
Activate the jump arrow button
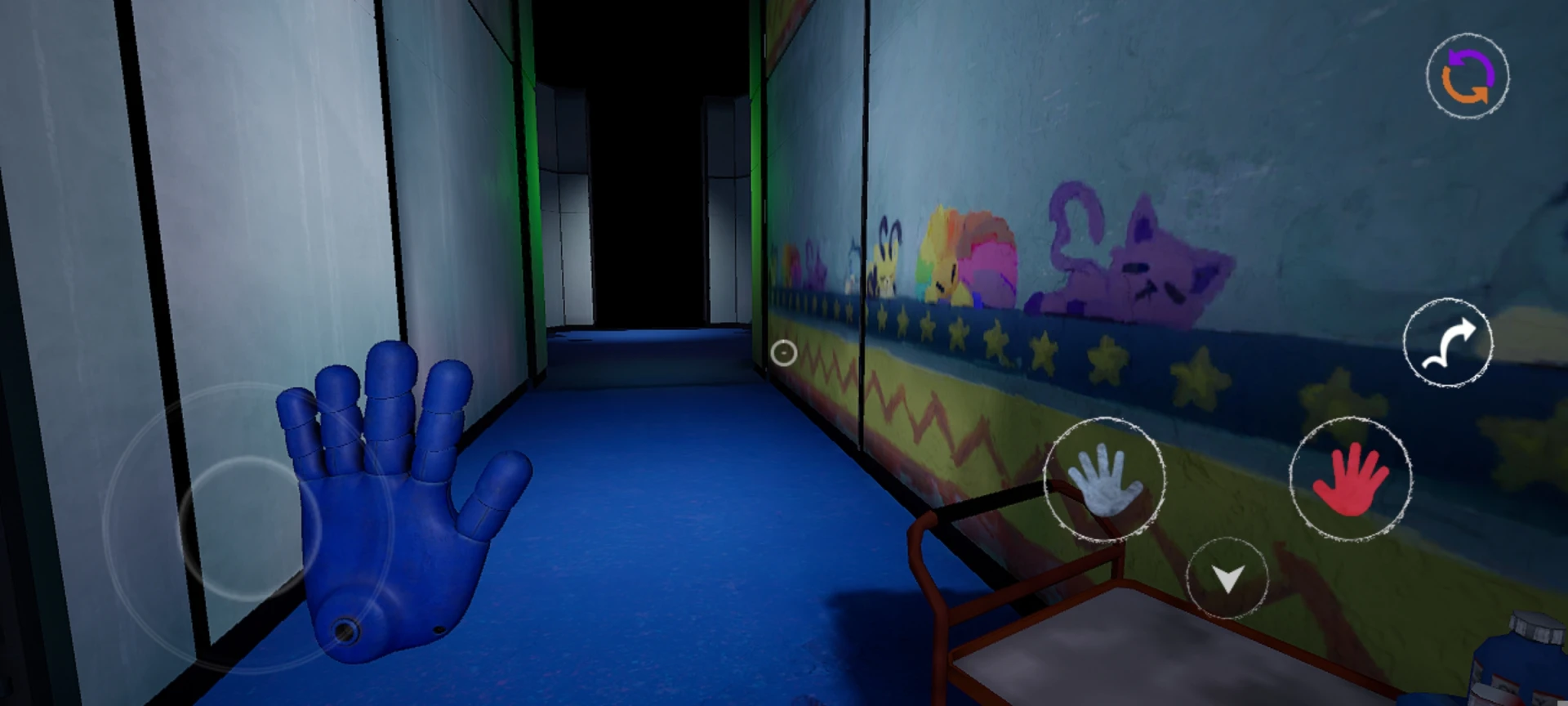point(1447,342)
